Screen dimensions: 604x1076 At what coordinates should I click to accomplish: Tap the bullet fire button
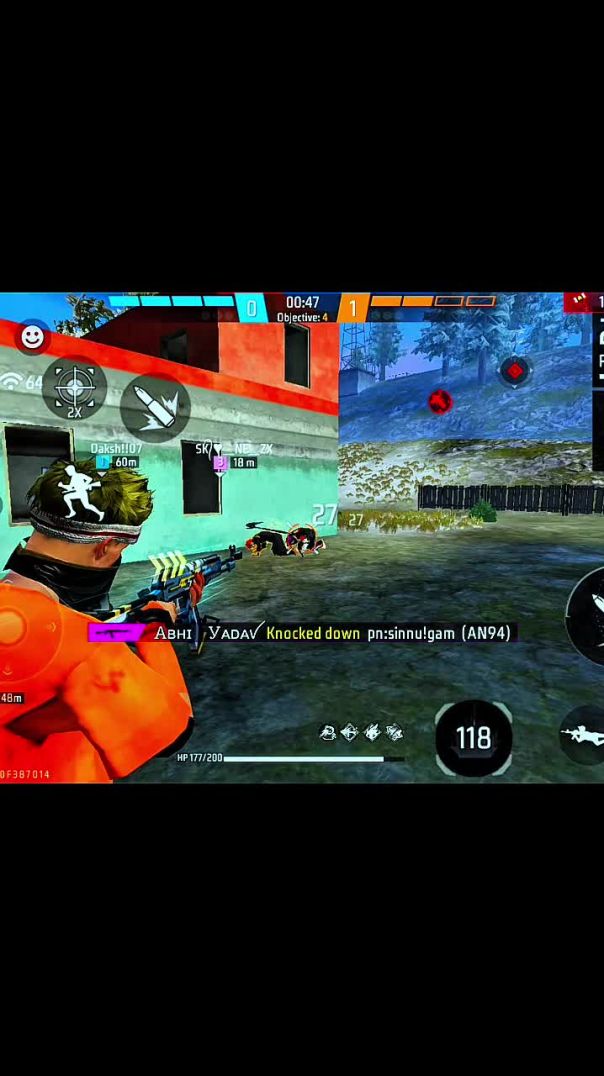coord(155,408)
